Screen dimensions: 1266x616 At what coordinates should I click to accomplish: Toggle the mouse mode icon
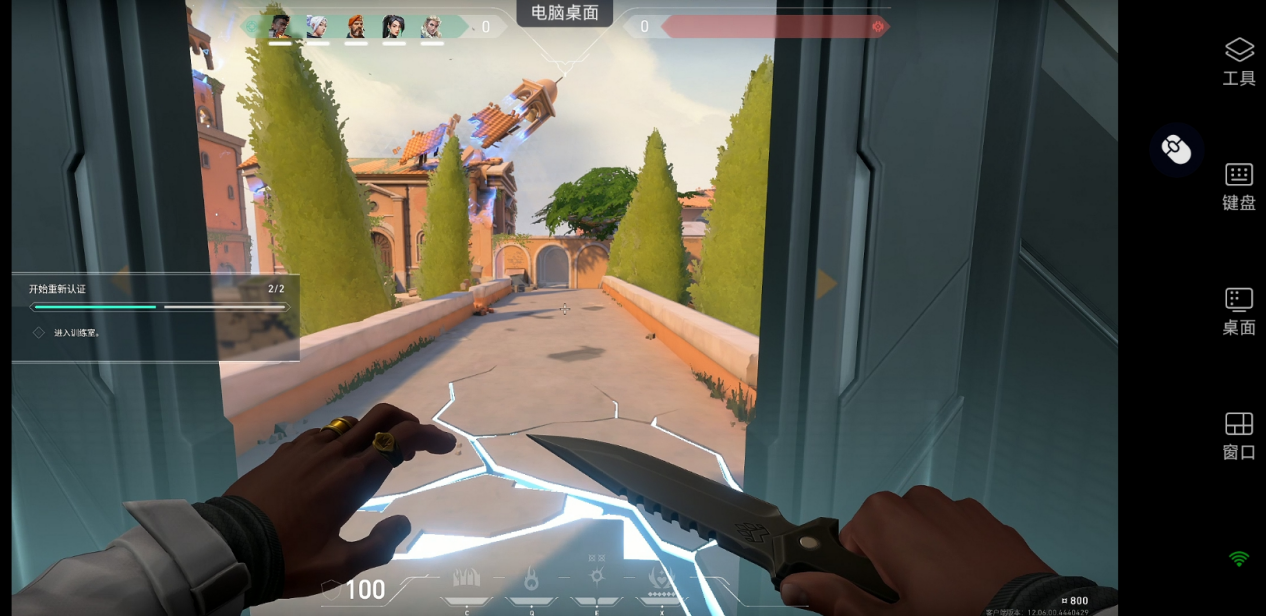(1176, 150)
